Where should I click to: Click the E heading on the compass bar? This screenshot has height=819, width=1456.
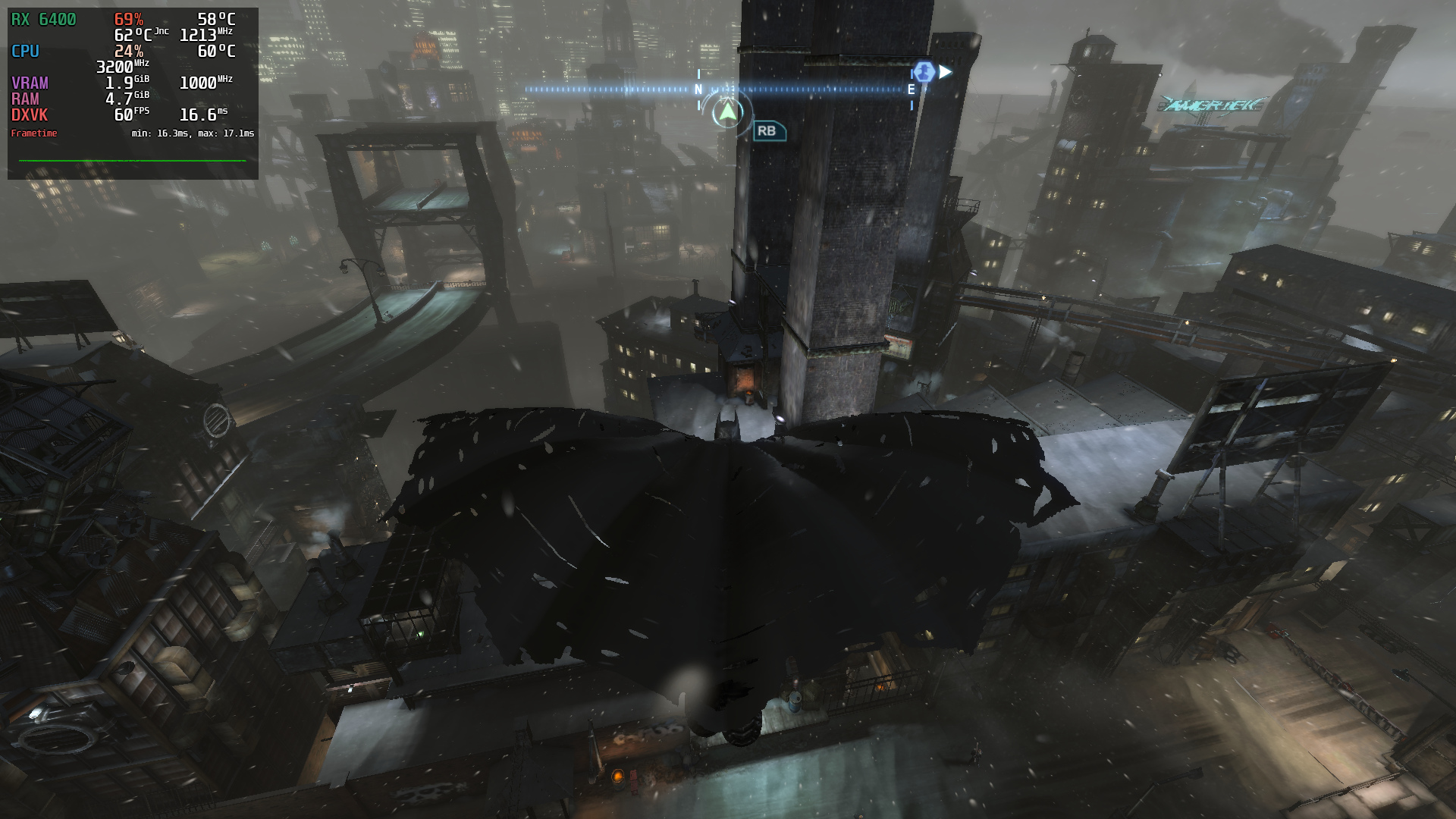(x=911, y=89)
